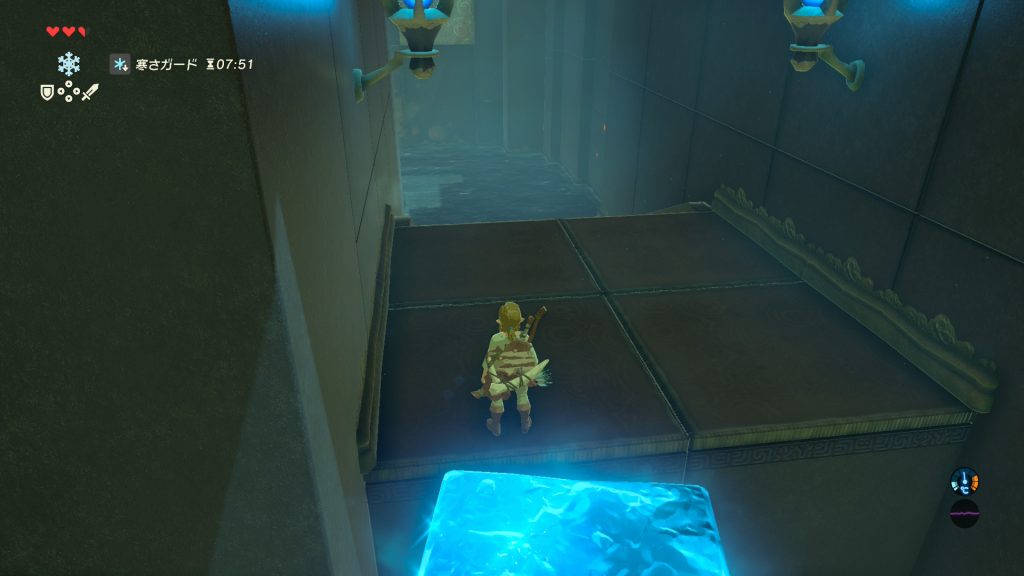Screen dimensions: 1024x576
Task: Open the shield quick-select icon
Action: (x=46, y=92)
